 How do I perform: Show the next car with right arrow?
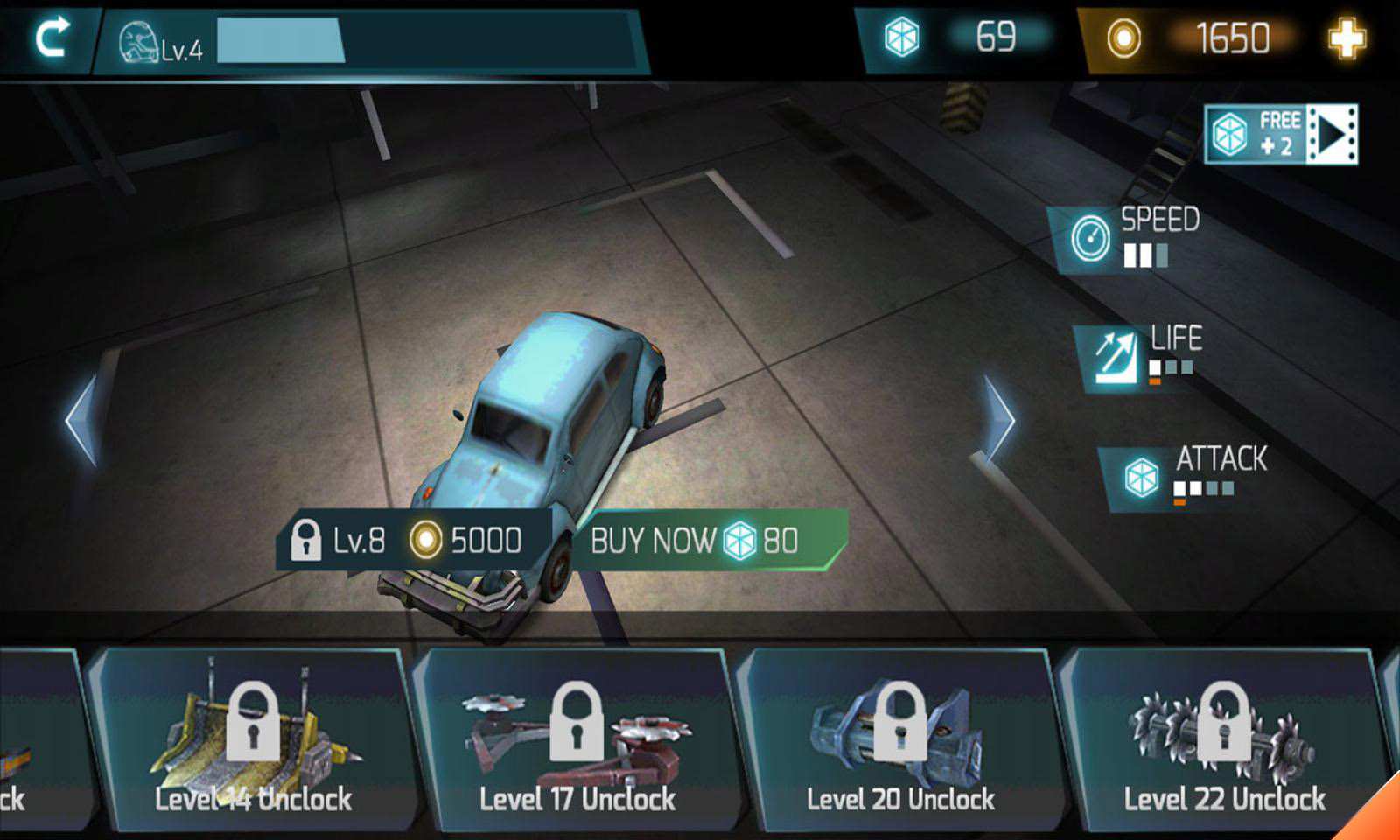tap(999, 422)
